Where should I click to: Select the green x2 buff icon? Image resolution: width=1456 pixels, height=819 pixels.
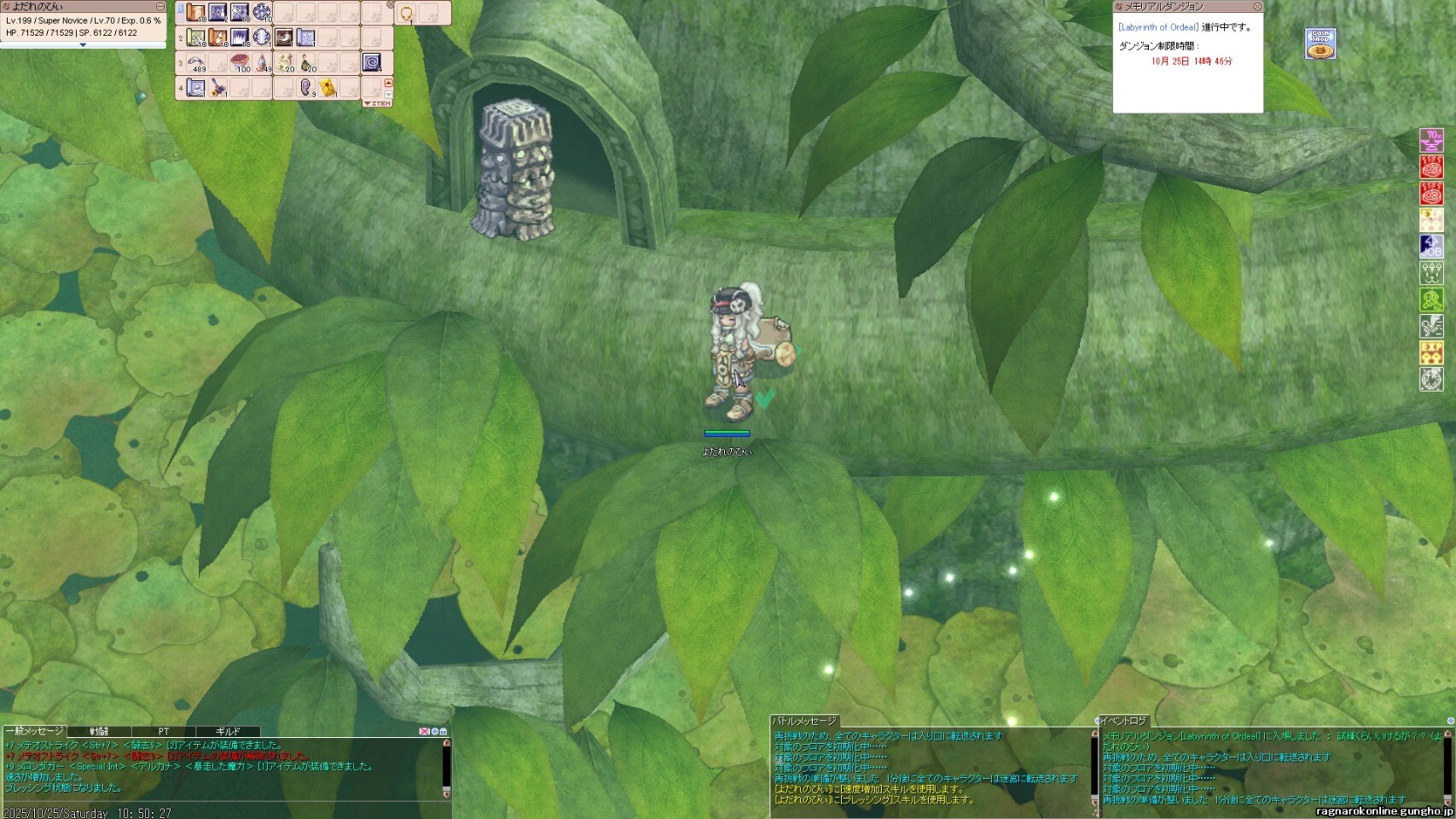(1431, 299)
